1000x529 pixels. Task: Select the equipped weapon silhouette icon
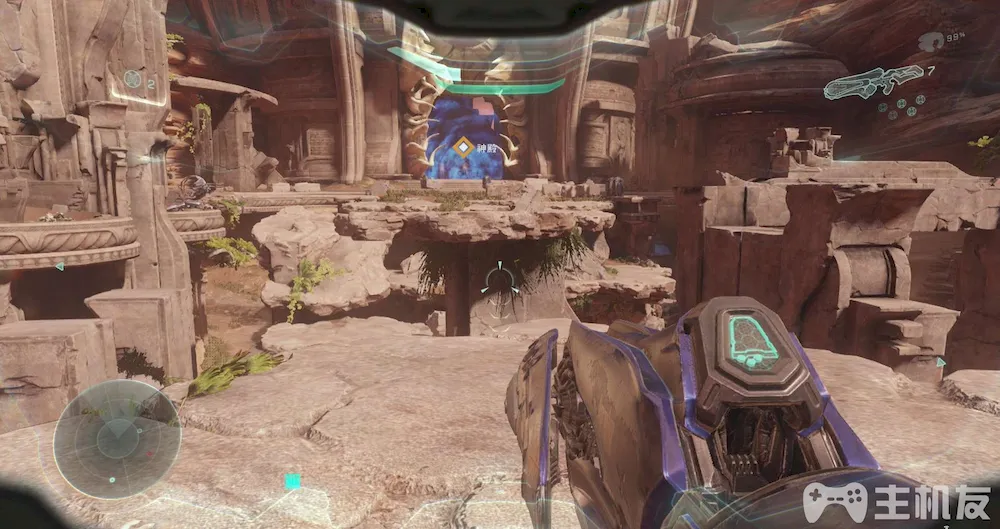[x=872, y=81]
